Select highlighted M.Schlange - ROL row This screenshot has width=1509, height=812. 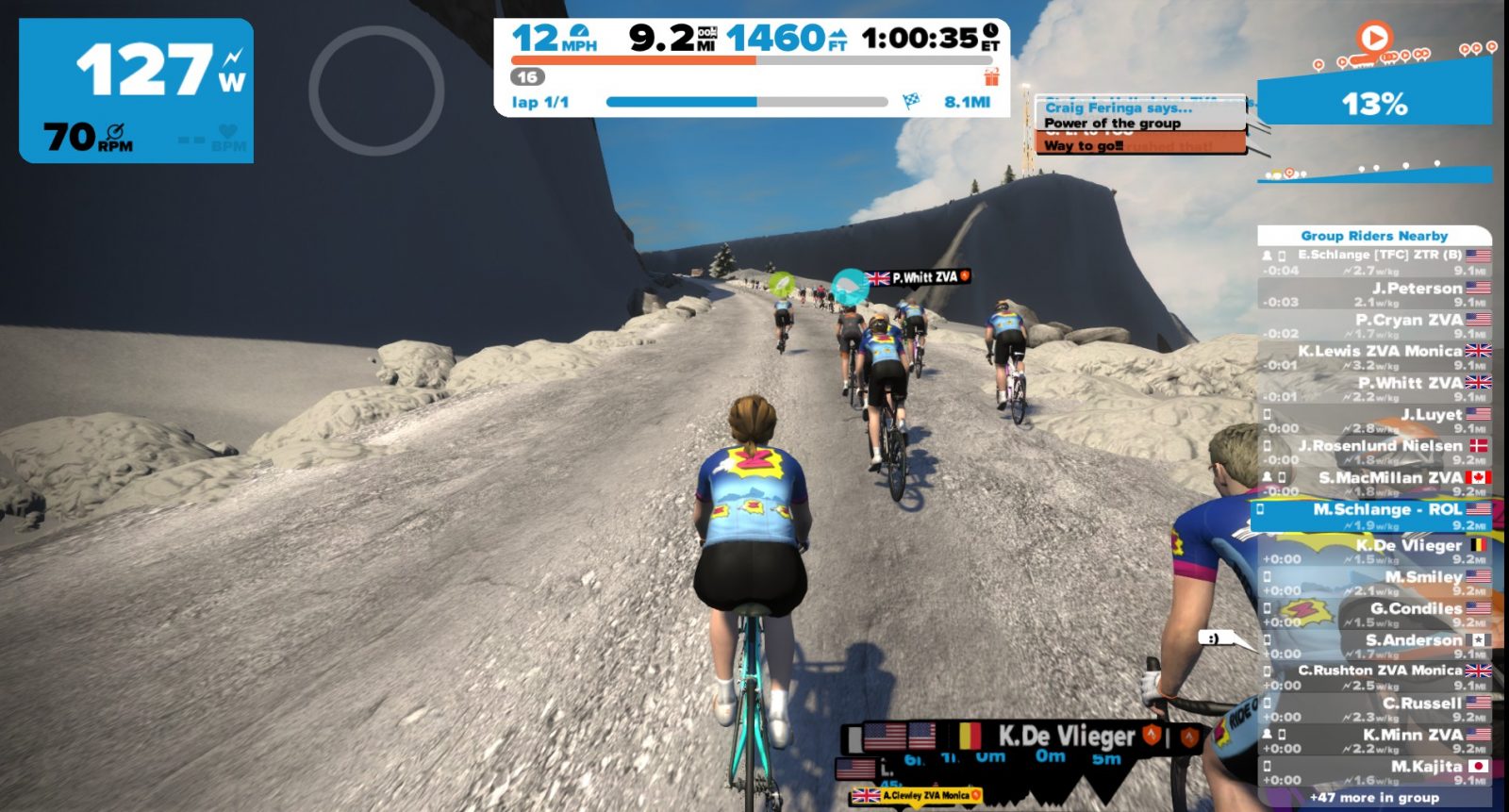[x=1373, y=516]
